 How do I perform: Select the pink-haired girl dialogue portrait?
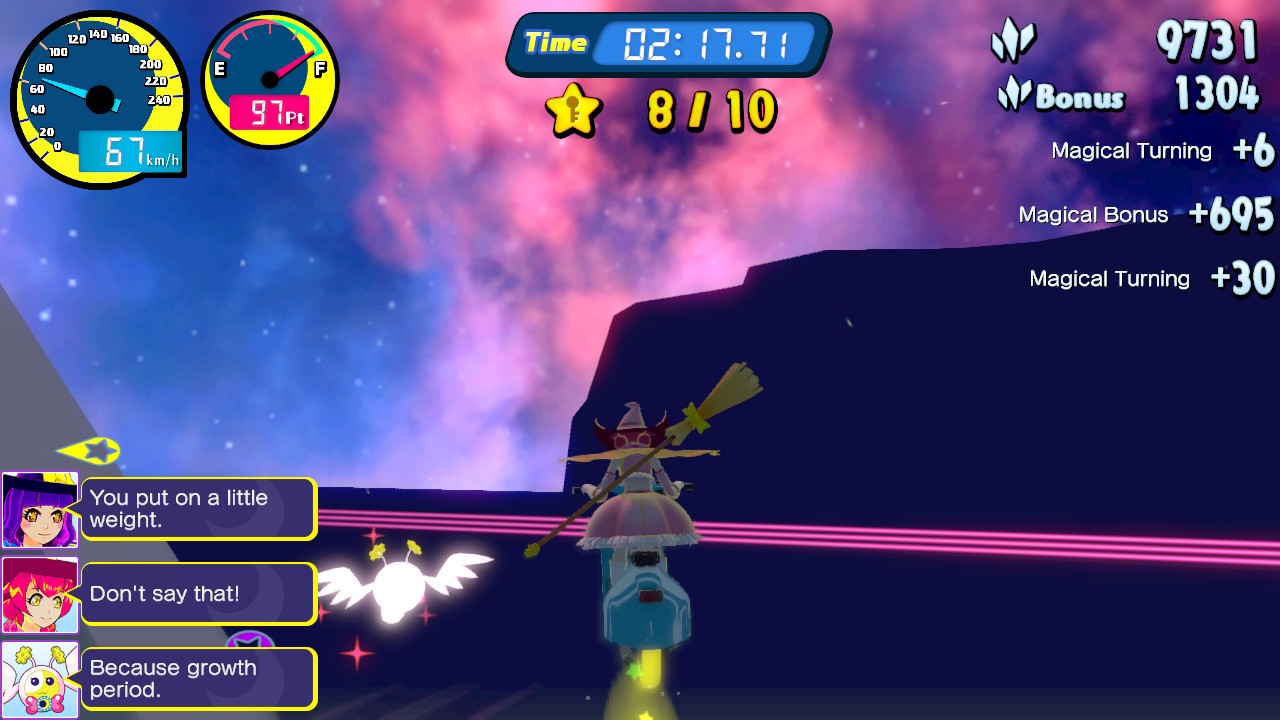point(40,595)
